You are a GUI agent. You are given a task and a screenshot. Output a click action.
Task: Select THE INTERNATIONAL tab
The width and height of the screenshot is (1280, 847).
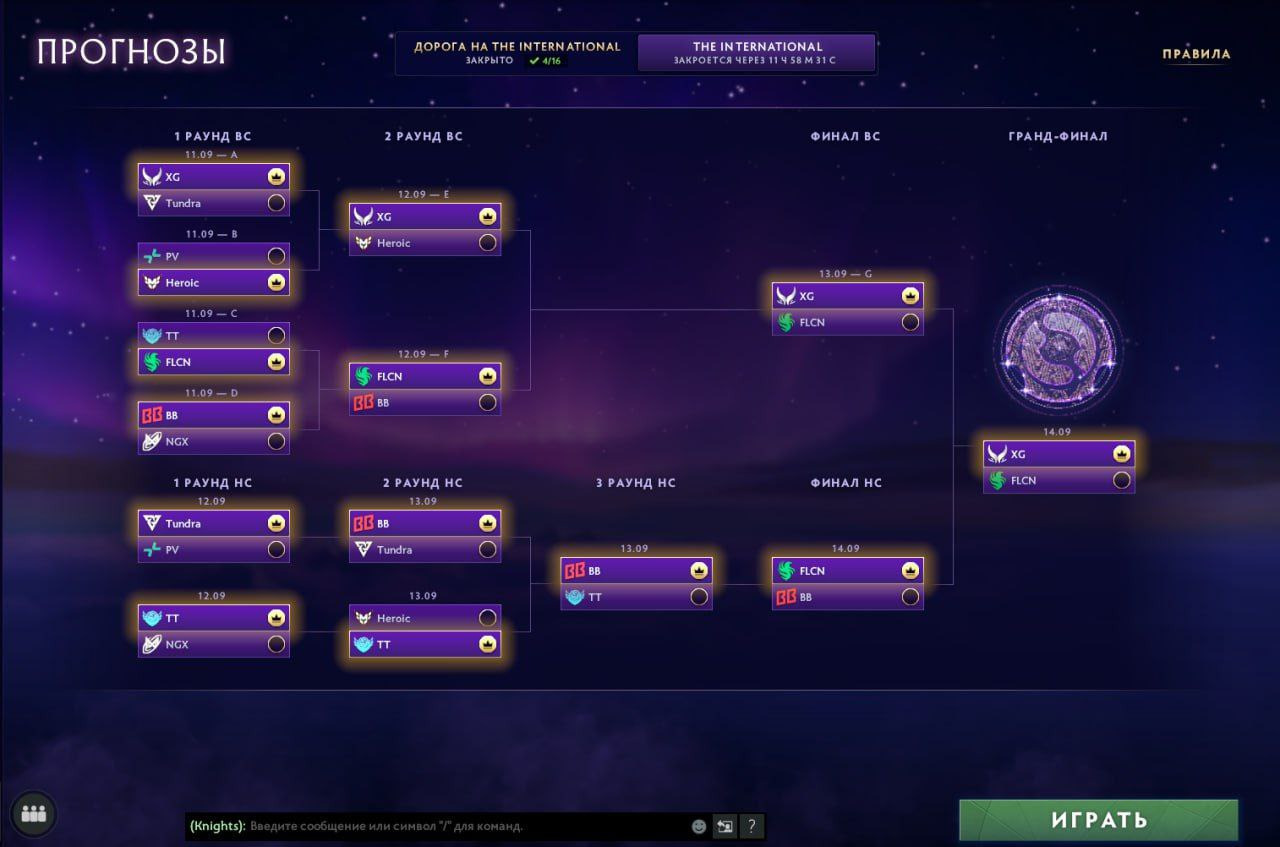pyautogui.click(x=757, y=52)
